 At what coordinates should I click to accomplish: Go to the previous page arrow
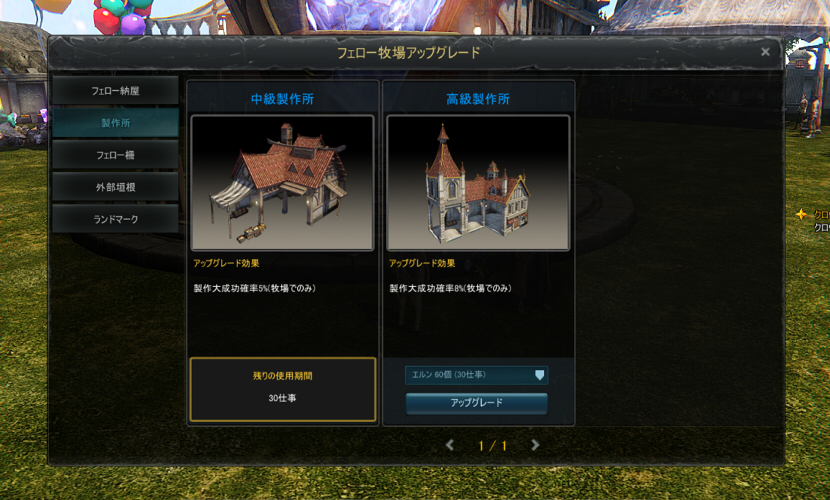(450, 445)
